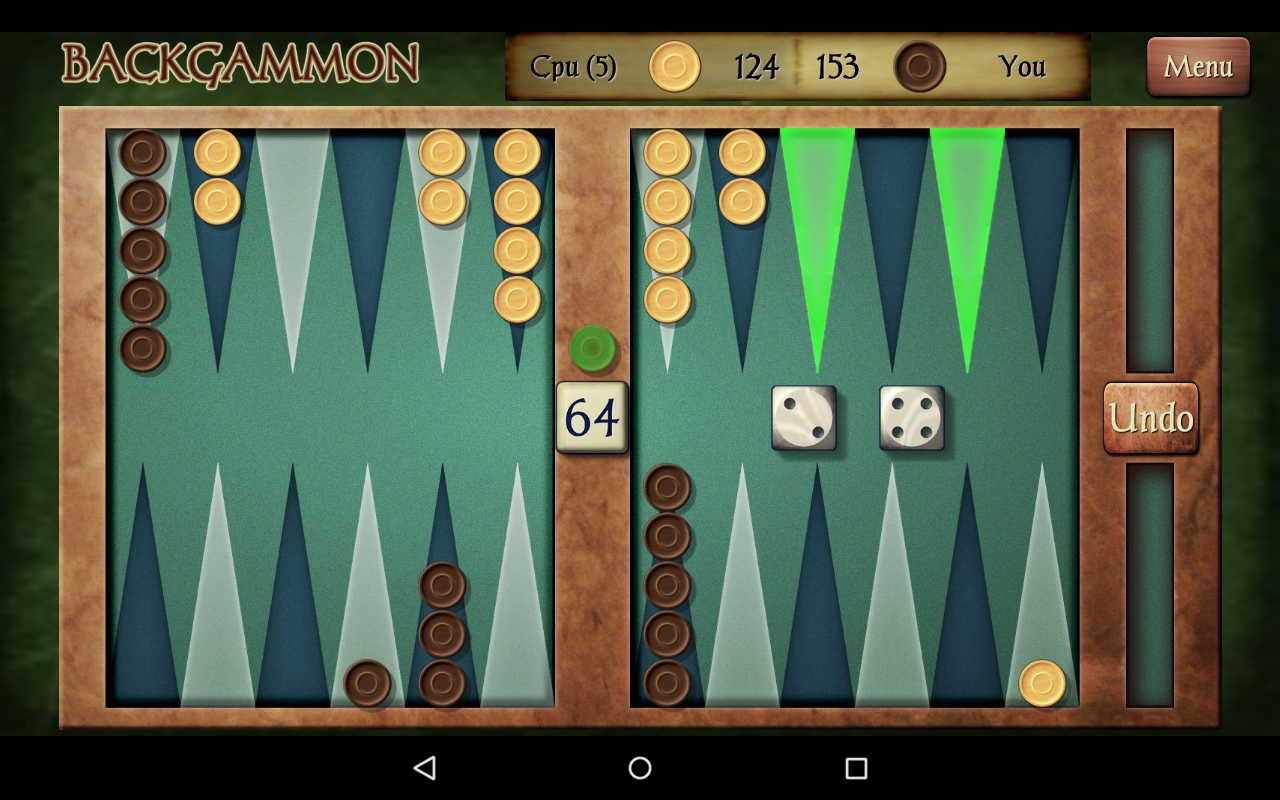Select the leftmost highlighted green point
The height and width of the screenshot is (800, 1280).
pos(817,220)
